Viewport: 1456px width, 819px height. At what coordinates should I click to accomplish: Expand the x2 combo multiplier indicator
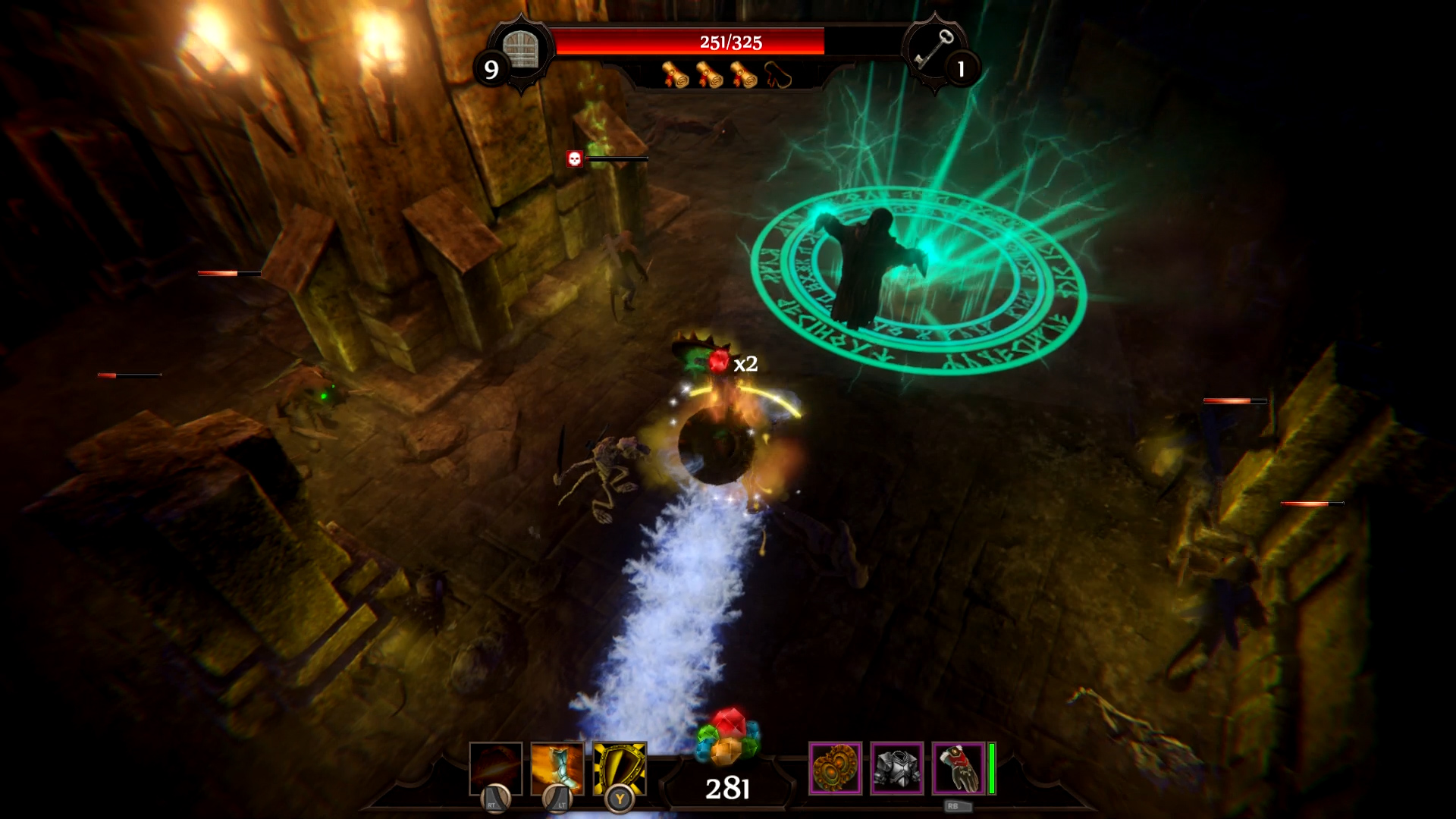click(x=746, y=363)
